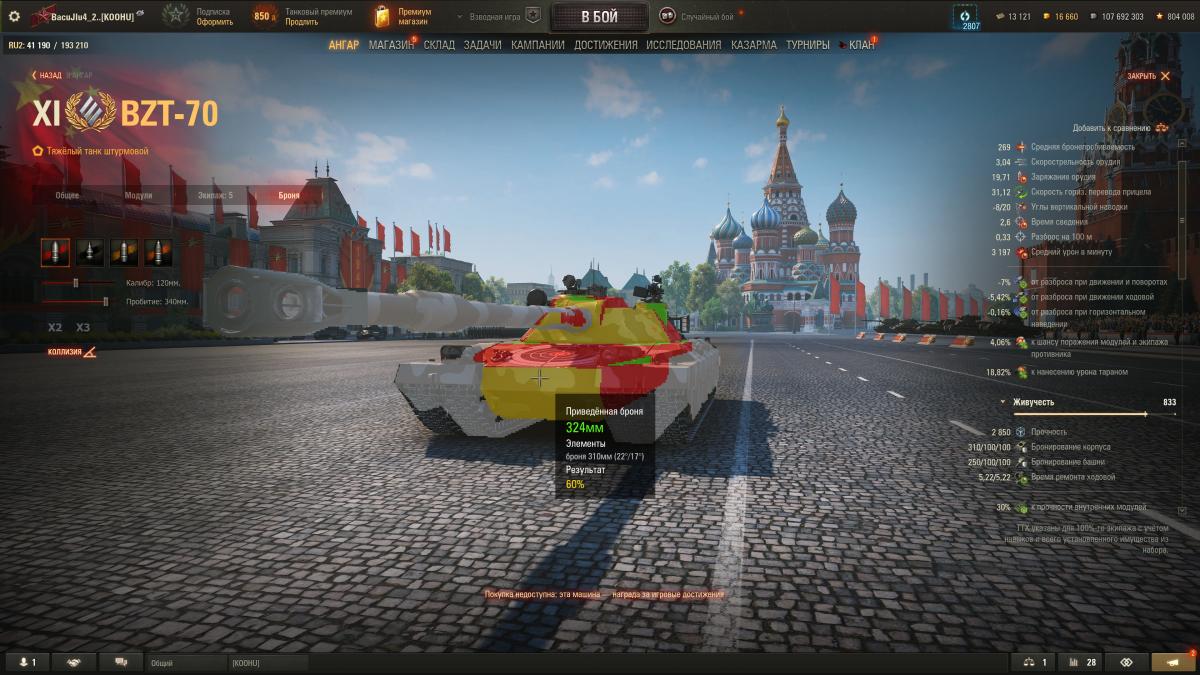The image size is (1200, 675).
Task: Start battle with the В БОЙ button
Action: point(599,16)
